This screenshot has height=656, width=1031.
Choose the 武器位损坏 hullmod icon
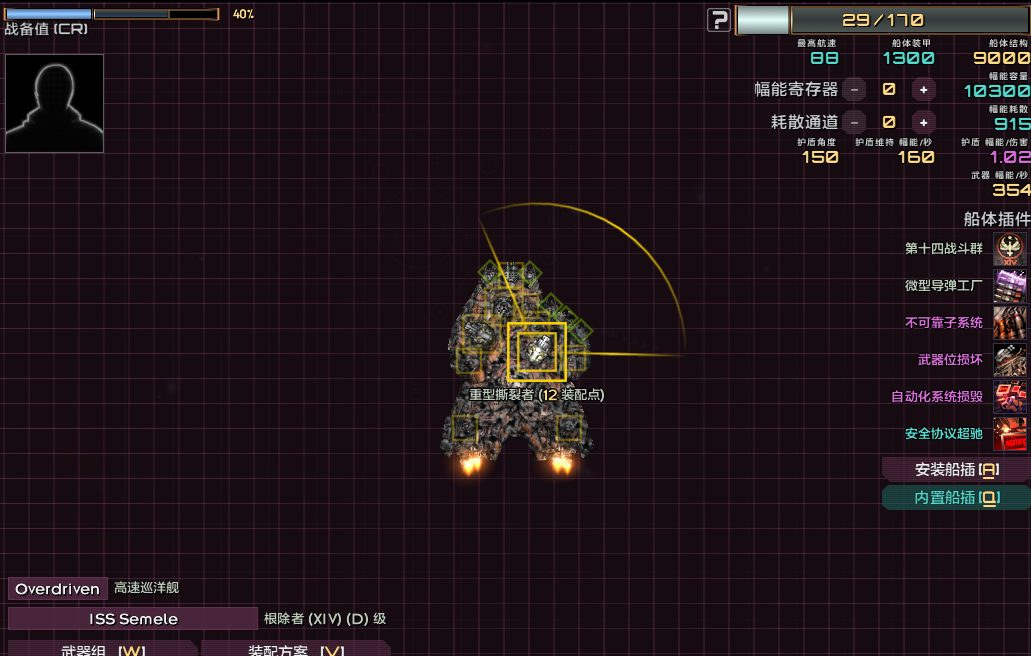pyautogui.click(x=1010, y=360)
